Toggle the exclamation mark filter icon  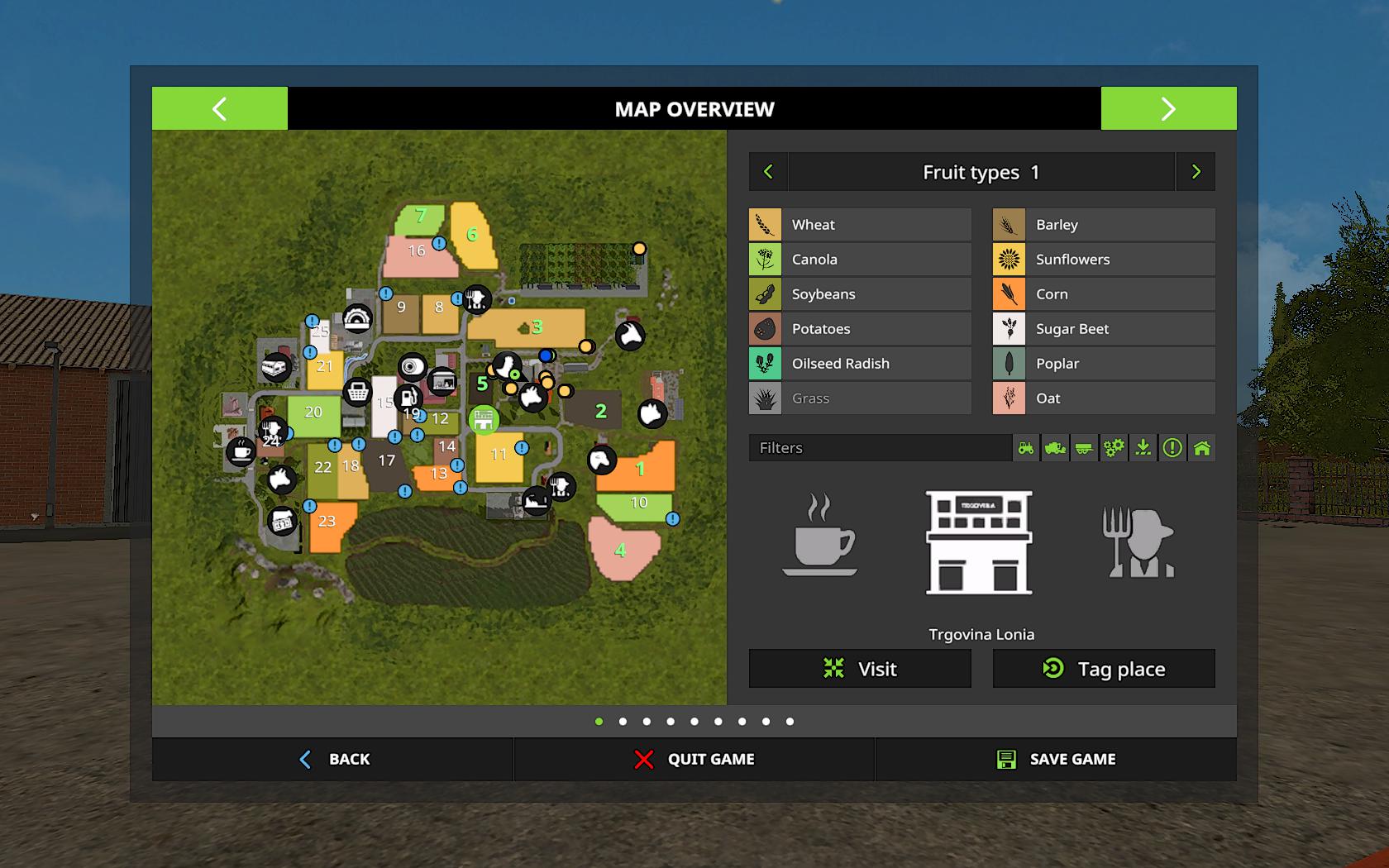tap(1172, 448)
